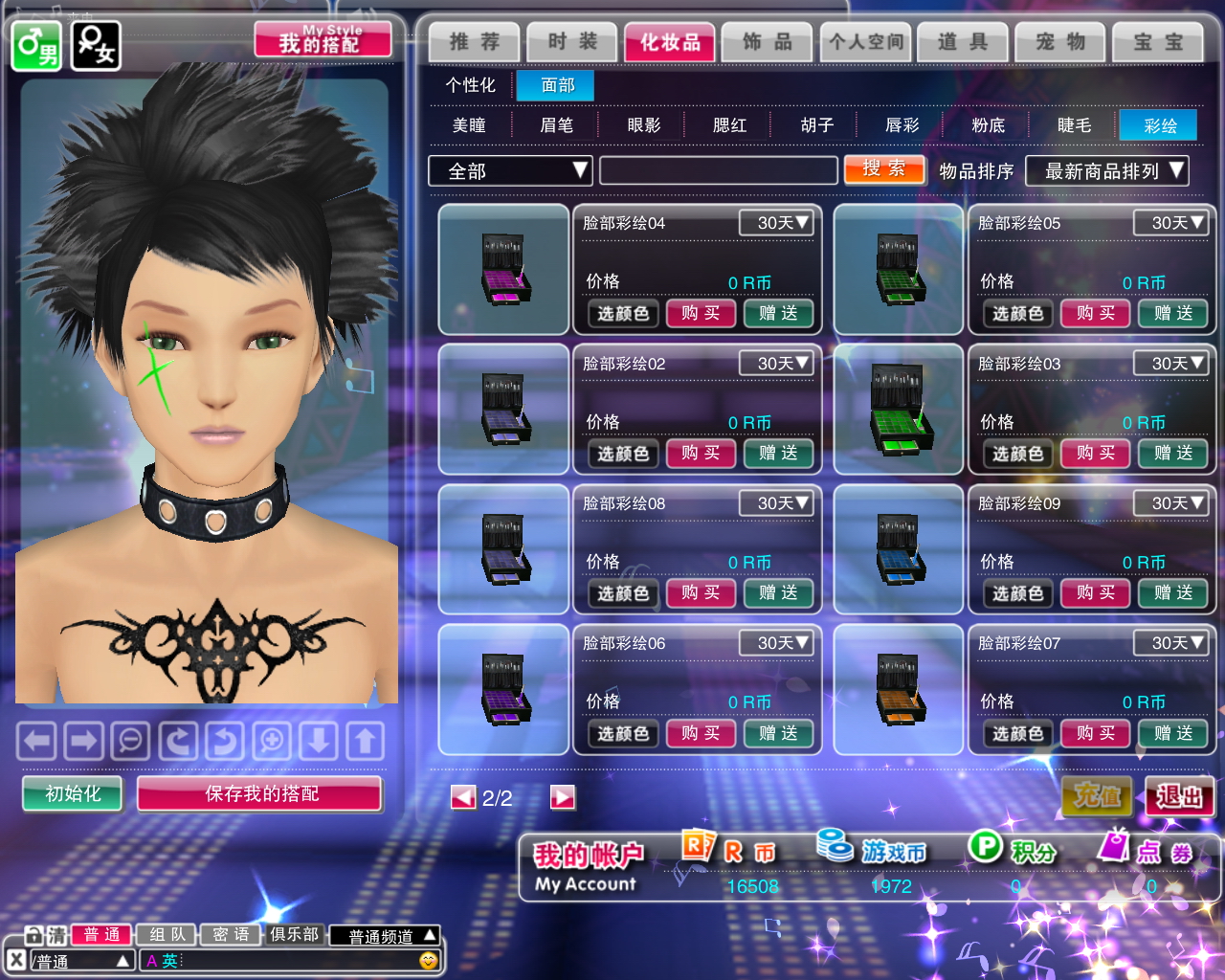1225x980 pixels.
Task: Save my outfit with 保存我的搭配
Action: click(x=260, y=793)
